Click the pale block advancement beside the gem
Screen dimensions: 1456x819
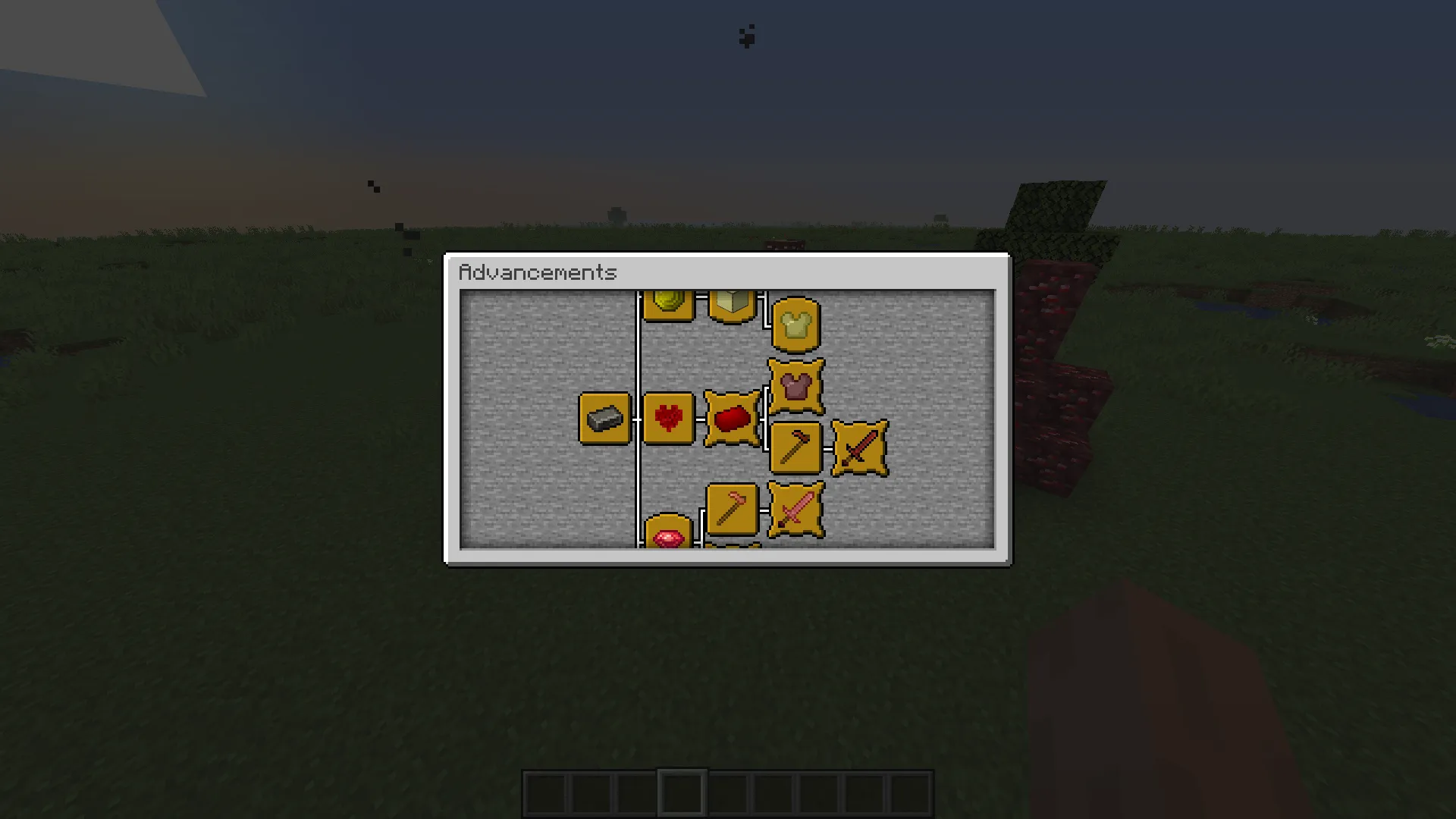click(731, 302)
